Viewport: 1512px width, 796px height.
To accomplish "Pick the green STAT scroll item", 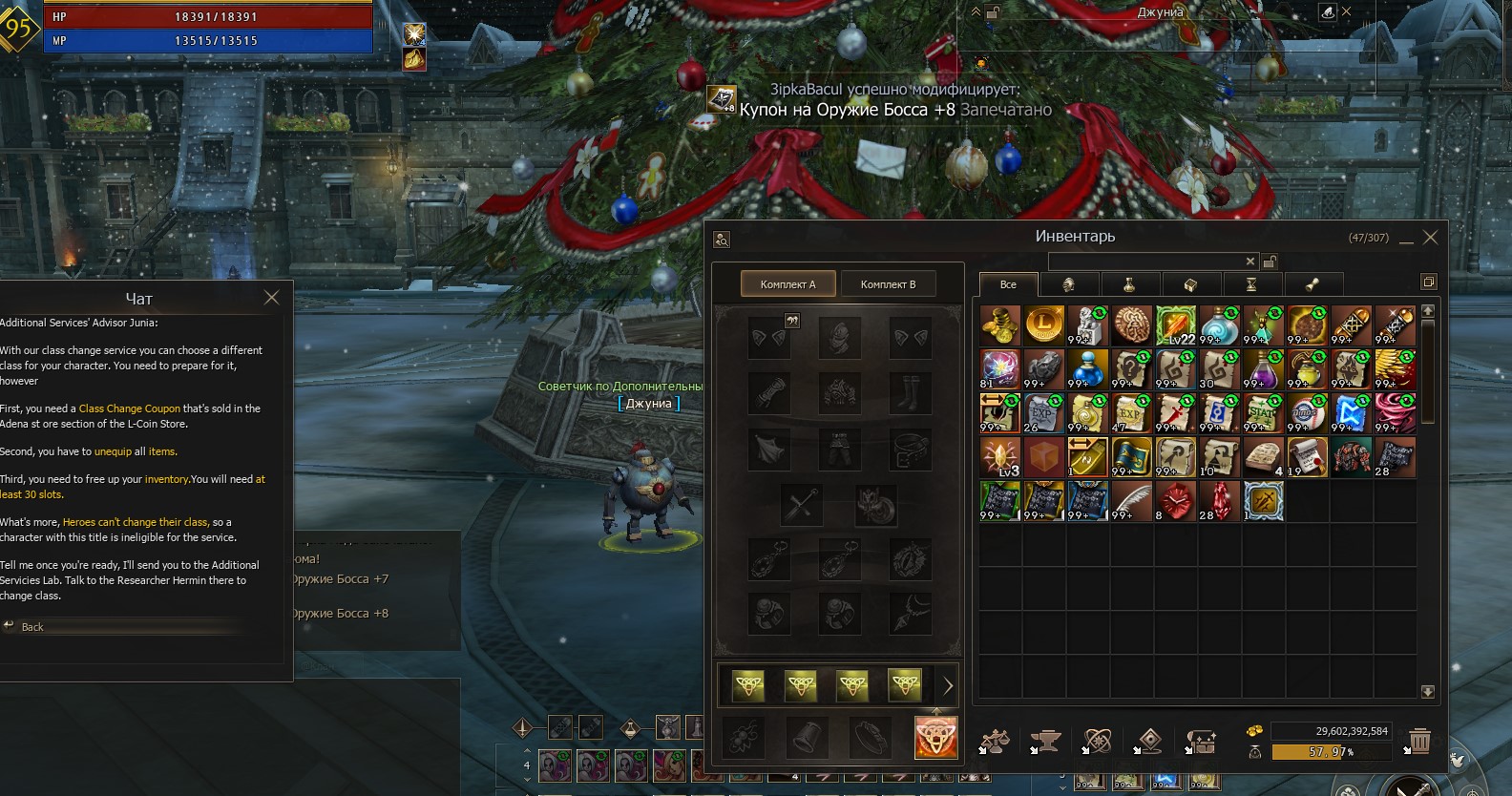I will click(1264, 413).
